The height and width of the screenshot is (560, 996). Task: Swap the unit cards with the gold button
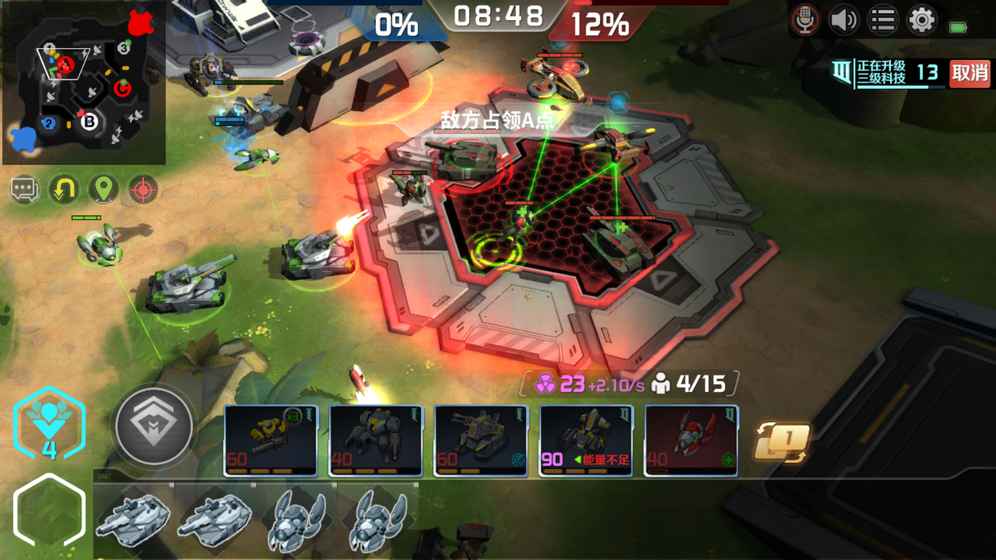point(781,441)
